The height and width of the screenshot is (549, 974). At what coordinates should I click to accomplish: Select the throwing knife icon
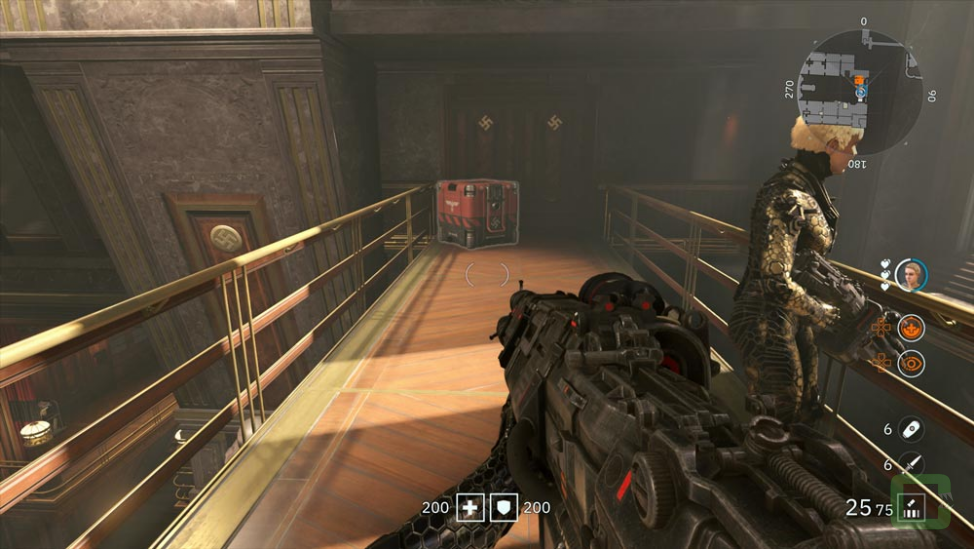911,464
